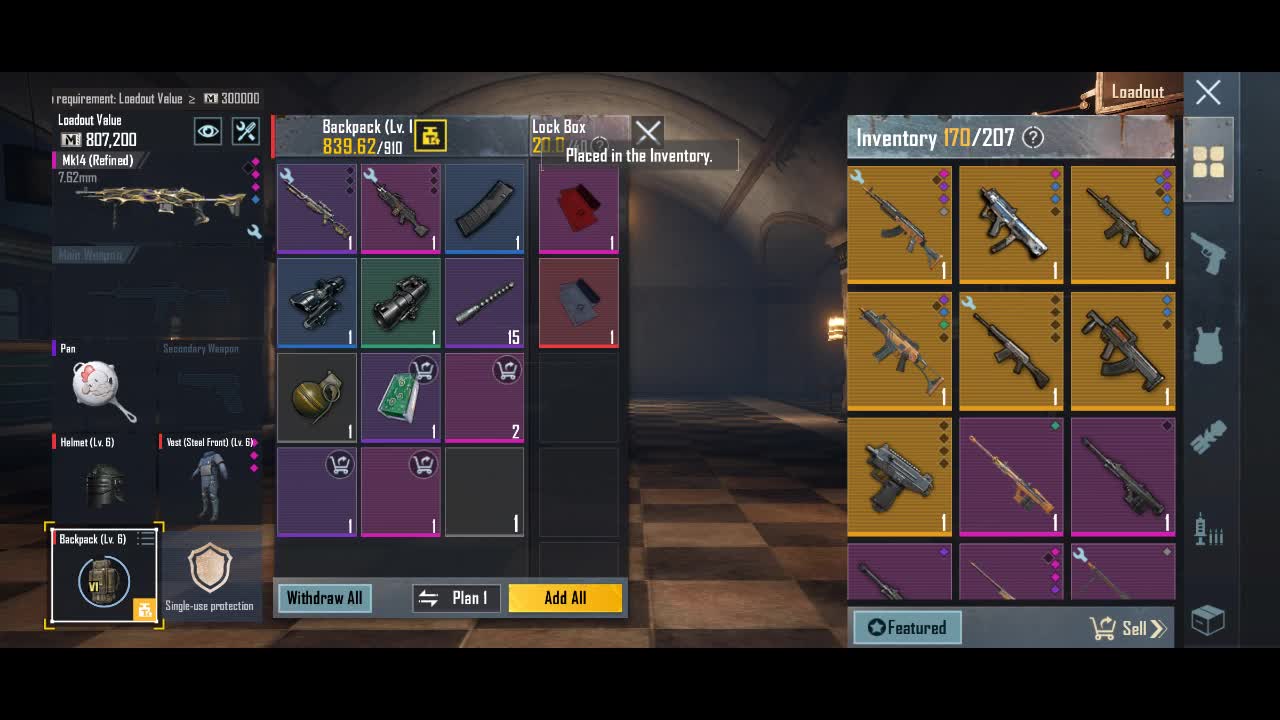Switch to the pistol weapons category tab
Screen dimensions: 1280x720
pos(1208,254)
